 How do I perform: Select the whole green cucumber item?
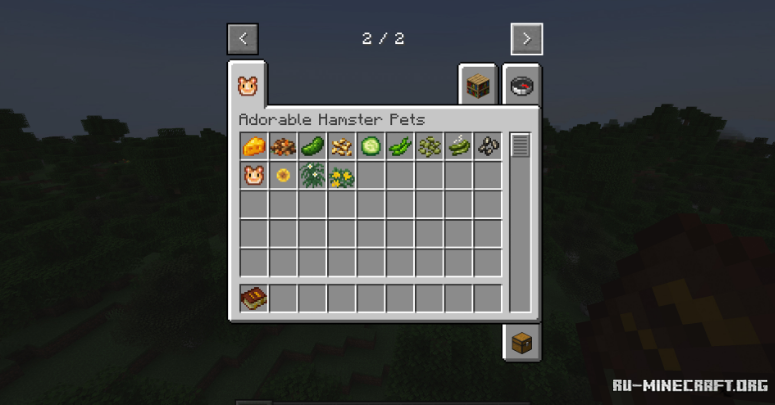[x=312, y=146]
